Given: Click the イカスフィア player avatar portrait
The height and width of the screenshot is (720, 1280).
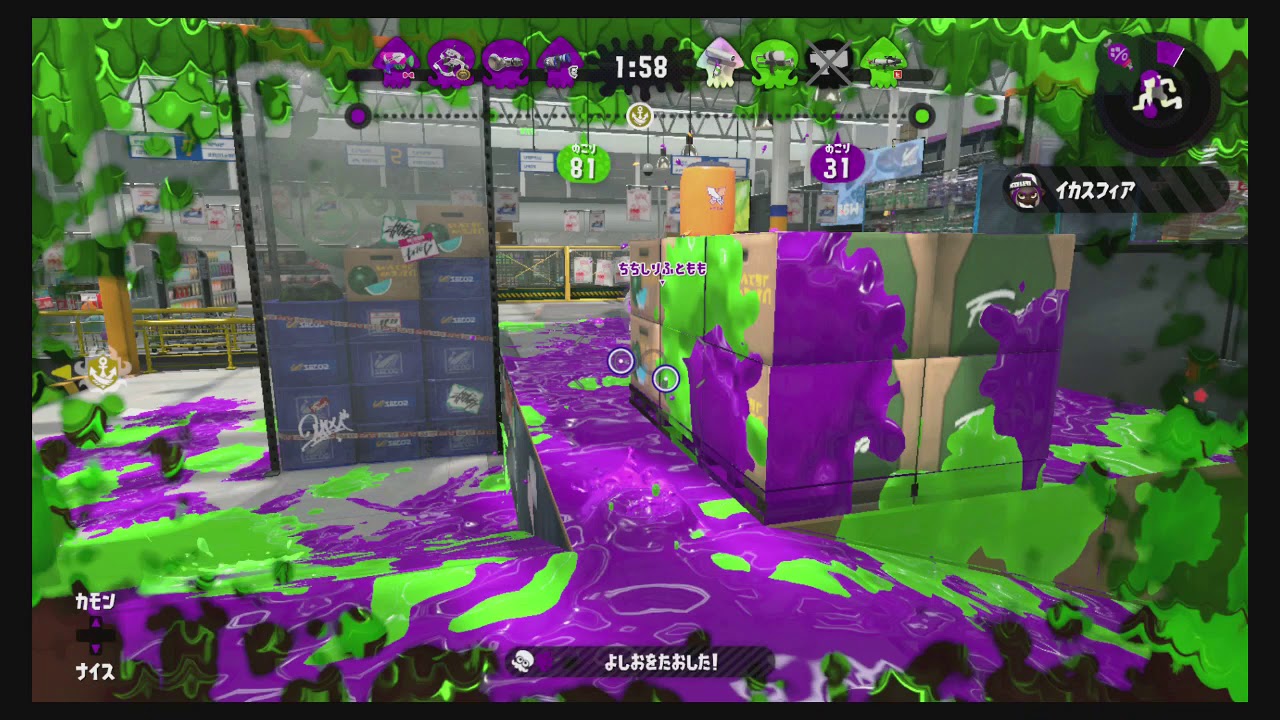Looking at the screenshot, I should pyautogui.click(x=1025, y=190).
